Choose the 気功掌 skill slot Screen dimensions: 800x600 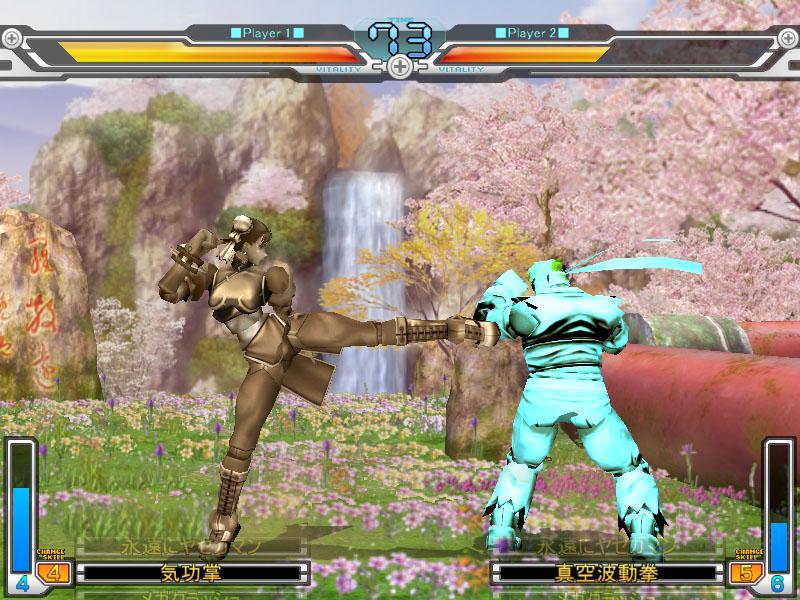tap(191, 574)
